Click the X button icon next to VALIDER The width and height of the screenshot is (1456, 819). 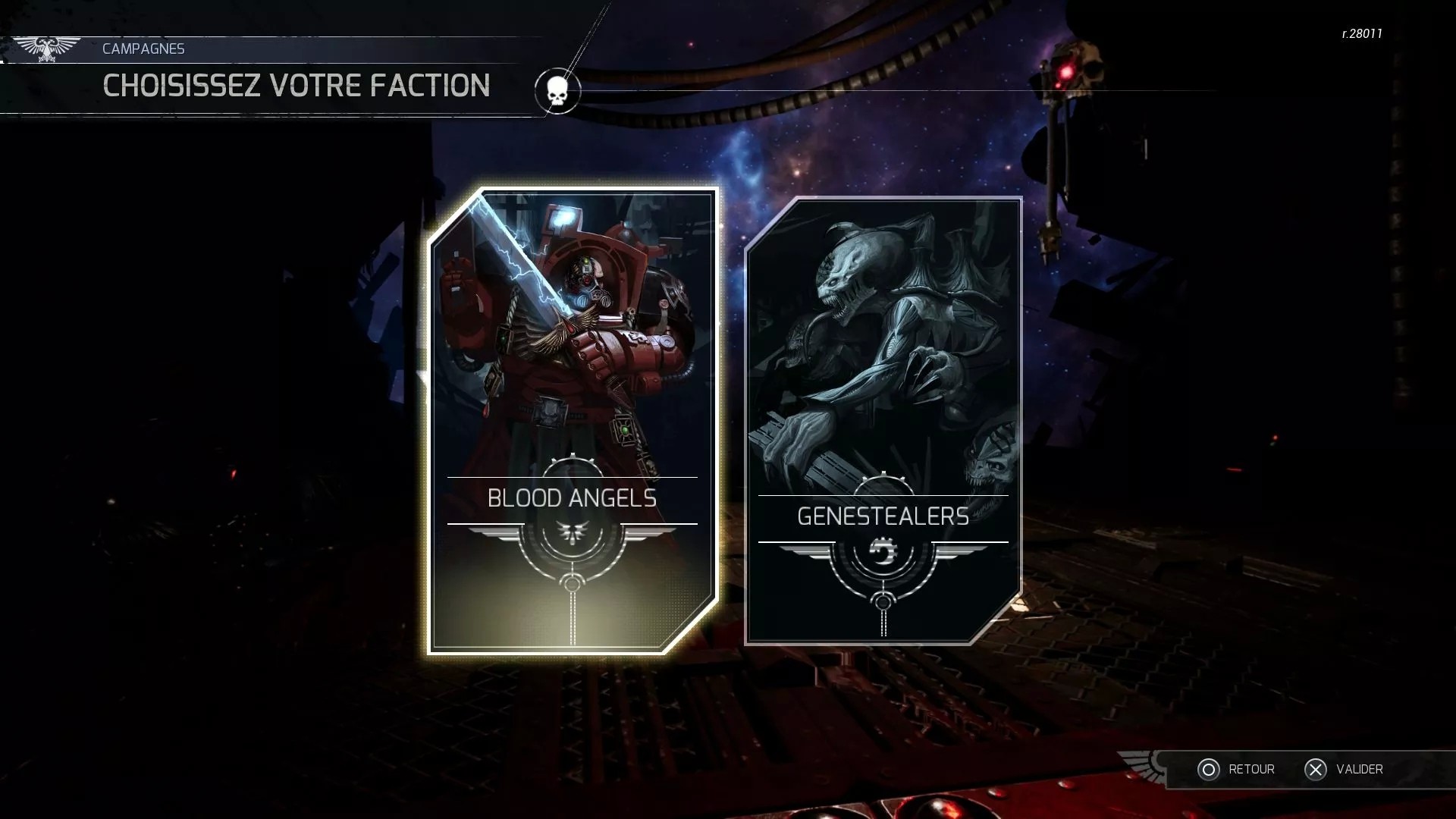1314,770
